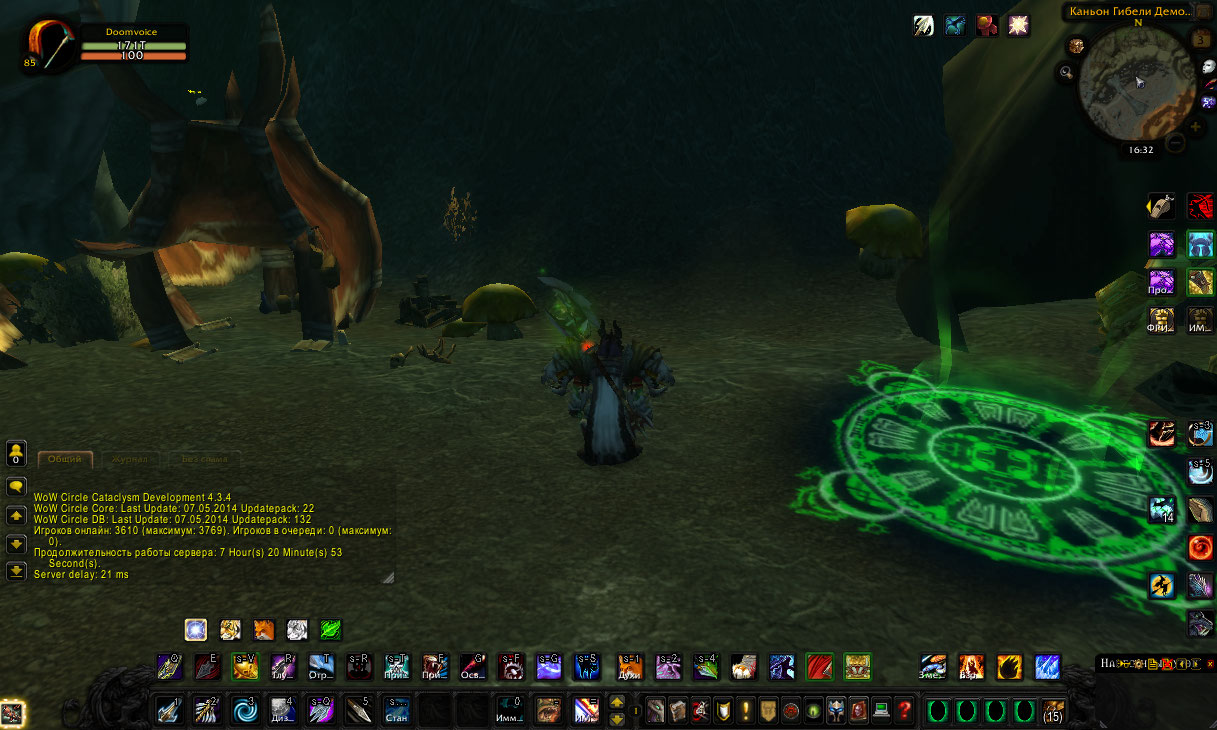Open the yellow exclamation quest log button
This screenshot has height=730, width=1217.
pos(746,711)
